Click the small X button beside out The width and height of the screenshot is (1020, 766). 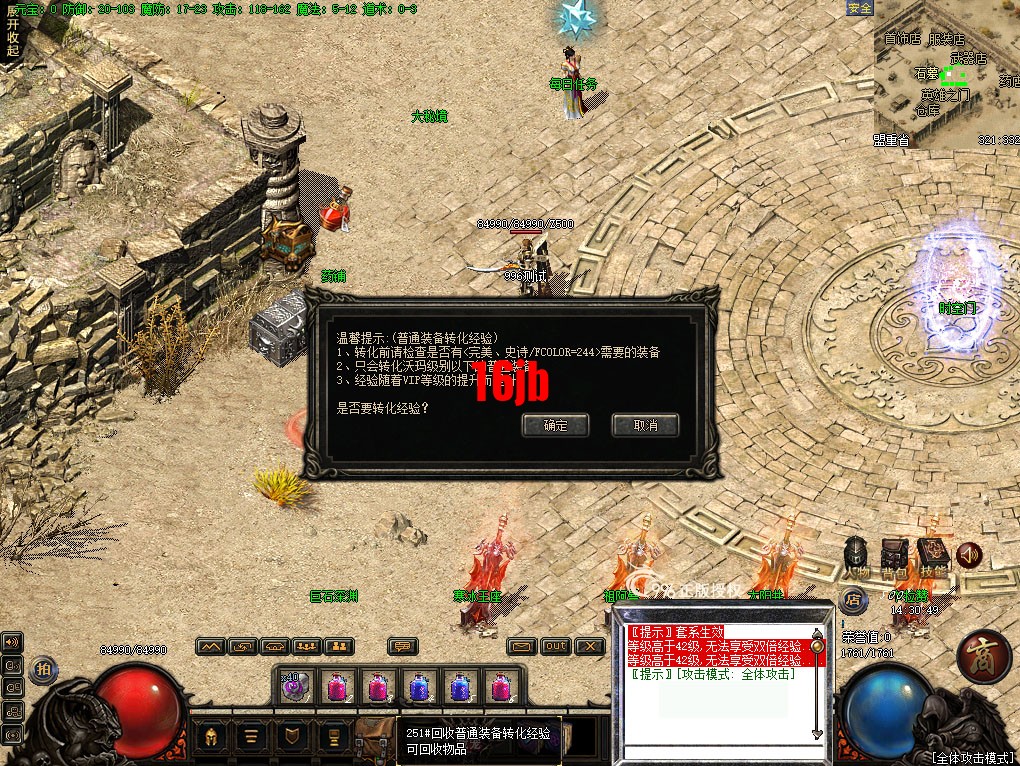(x=591, y=646)
